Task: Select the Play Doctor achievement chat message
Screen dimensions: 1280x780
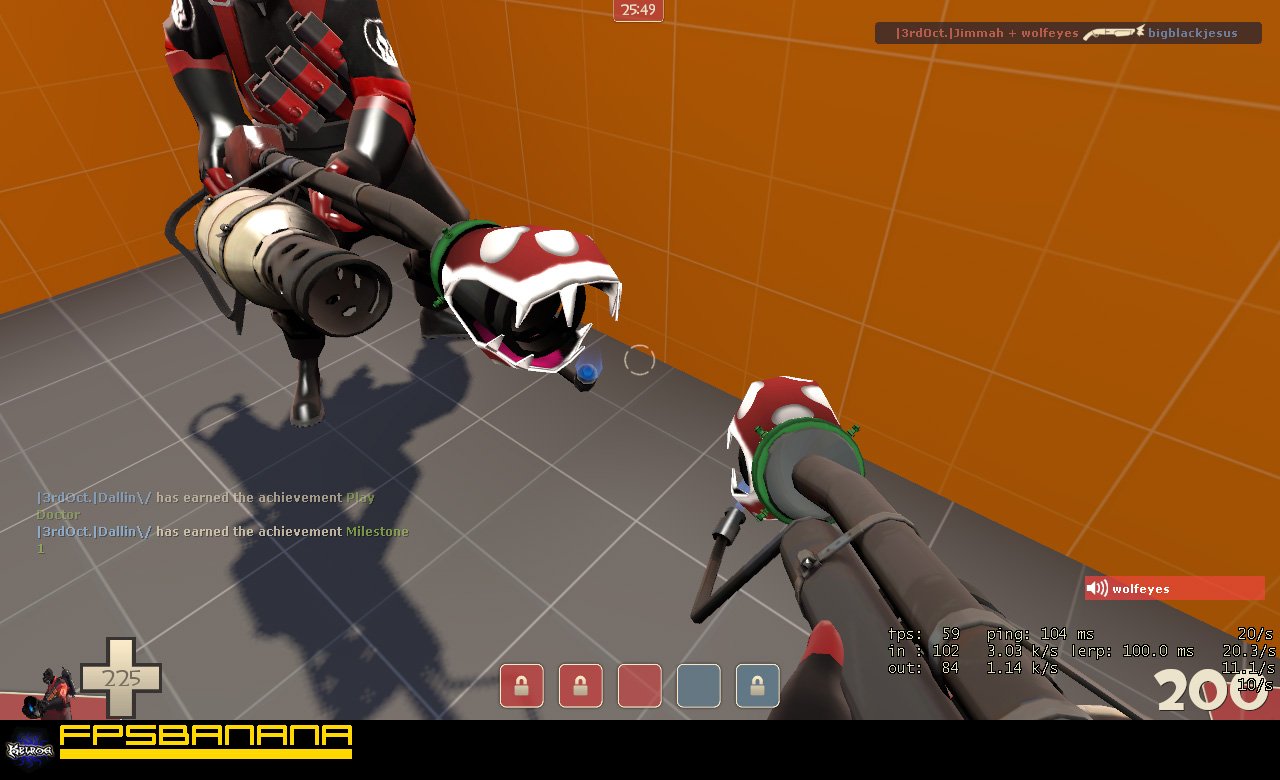Action: [x=206, y=505]
